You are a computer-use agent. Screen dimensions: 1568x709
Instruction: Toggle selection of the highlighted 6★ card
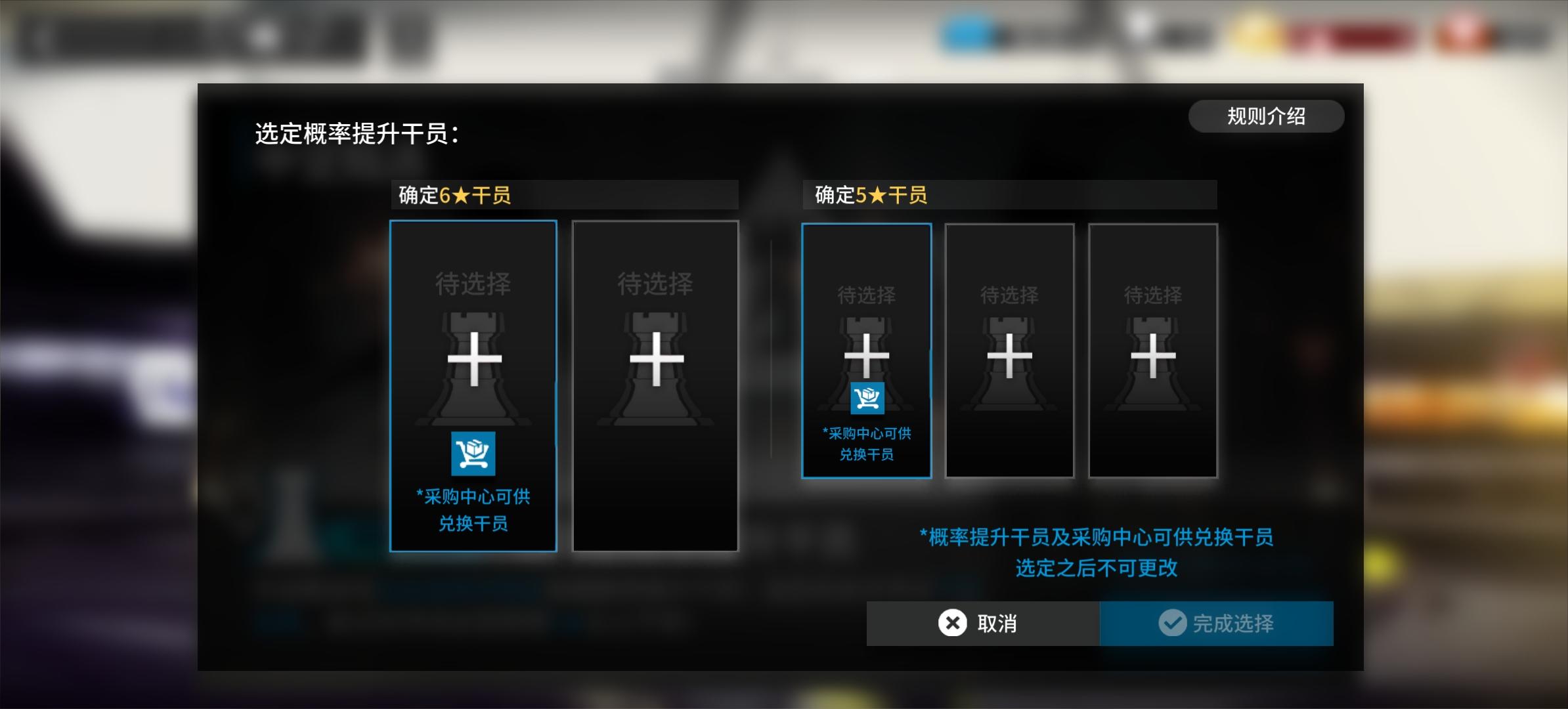pos(474,384)
